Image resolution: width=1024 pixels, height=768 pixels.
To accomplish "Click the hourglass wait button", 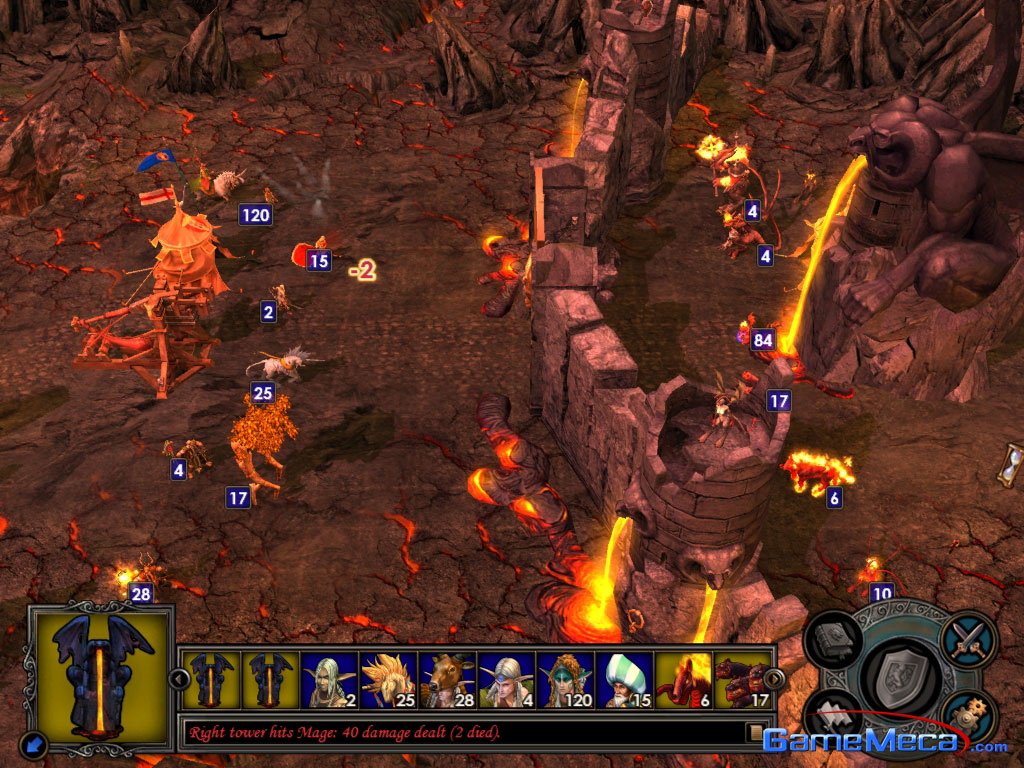I will click(1013, 464).
